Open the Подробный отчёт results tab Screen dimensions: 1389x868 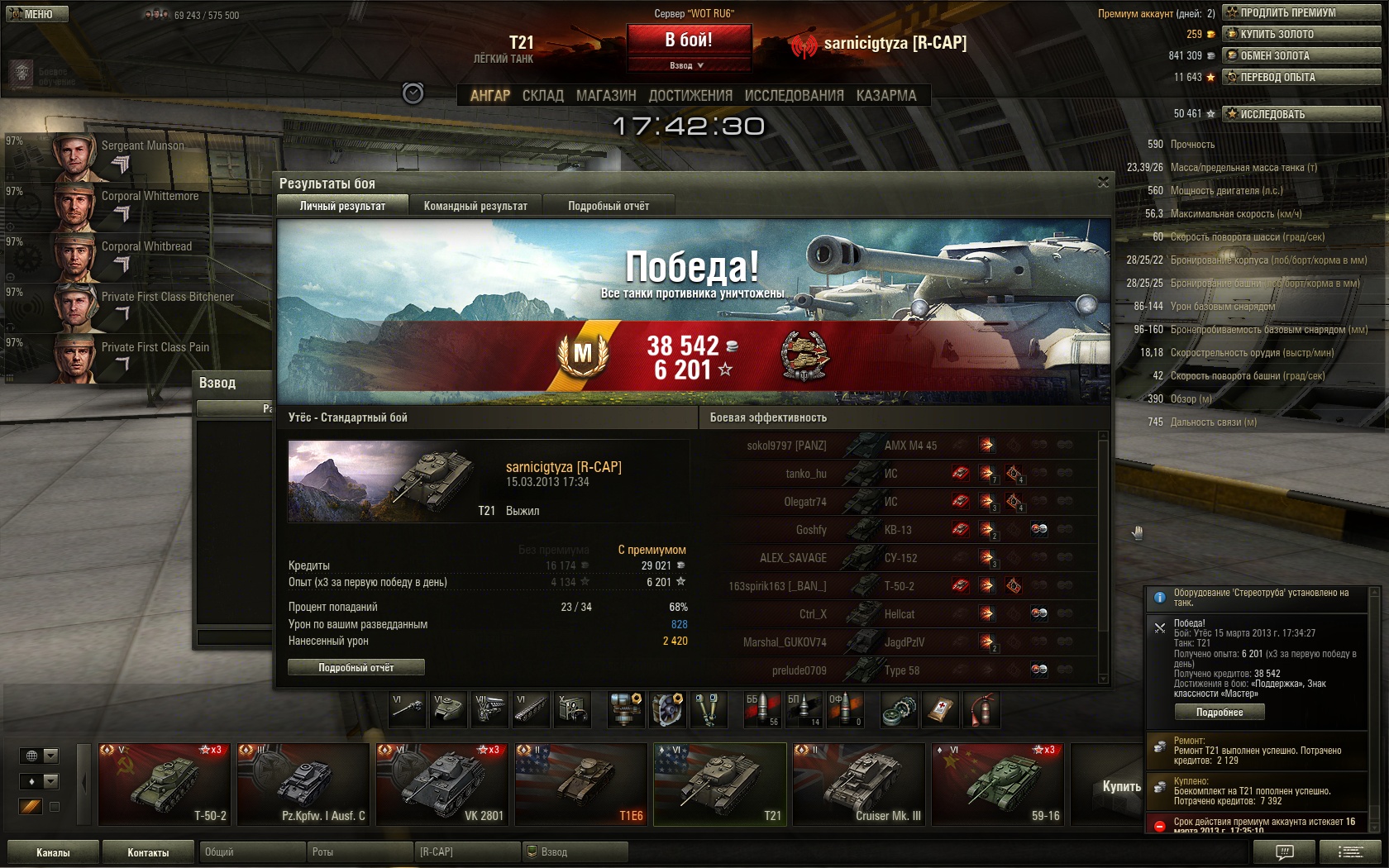(609, 206)
